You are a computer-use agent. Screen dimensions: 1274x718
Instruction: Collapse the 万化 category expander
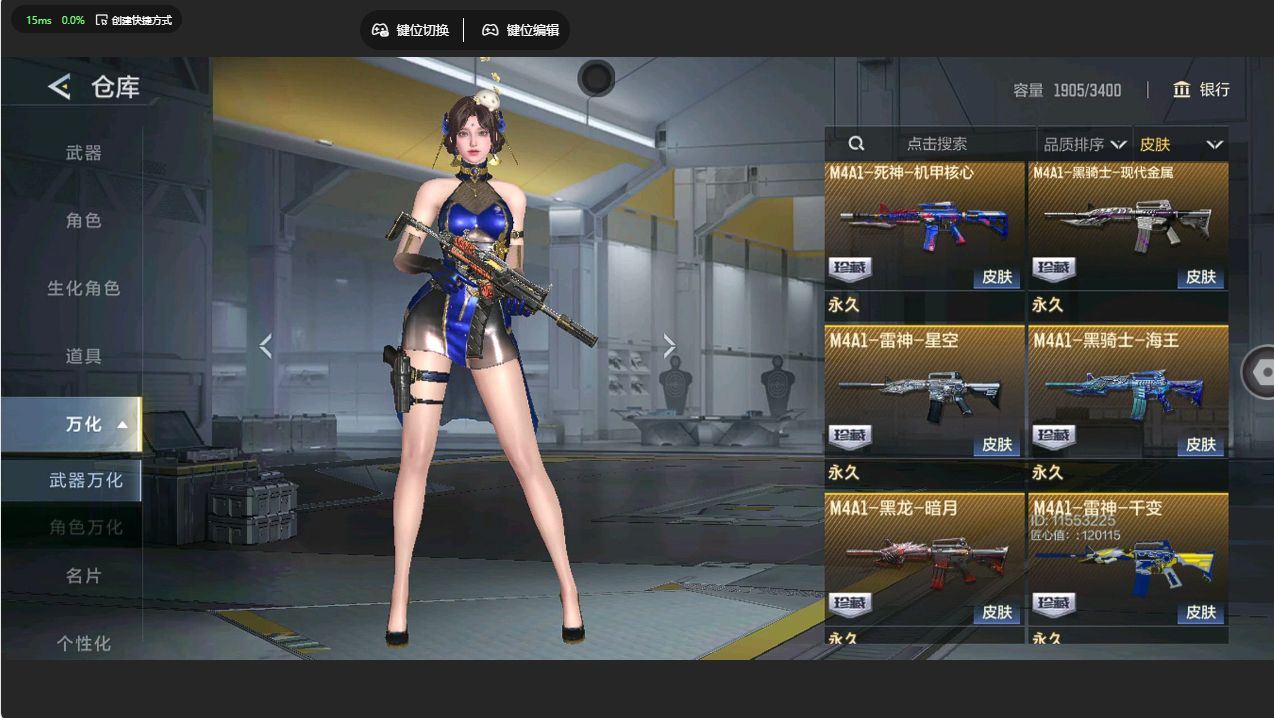point(122,424)
